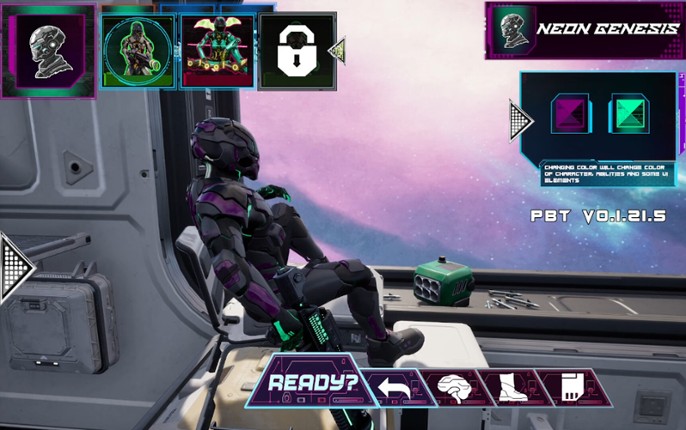Click the locked character slot

(x=296, y=52)
